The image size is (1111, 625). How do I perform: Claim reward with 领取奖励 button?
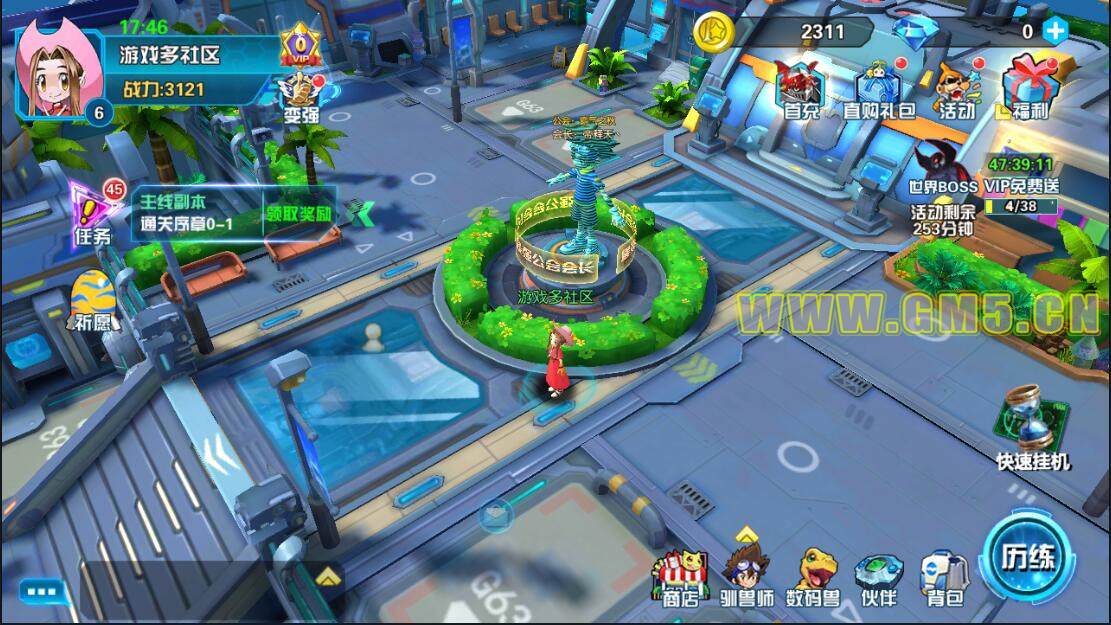tap(298, 214)
